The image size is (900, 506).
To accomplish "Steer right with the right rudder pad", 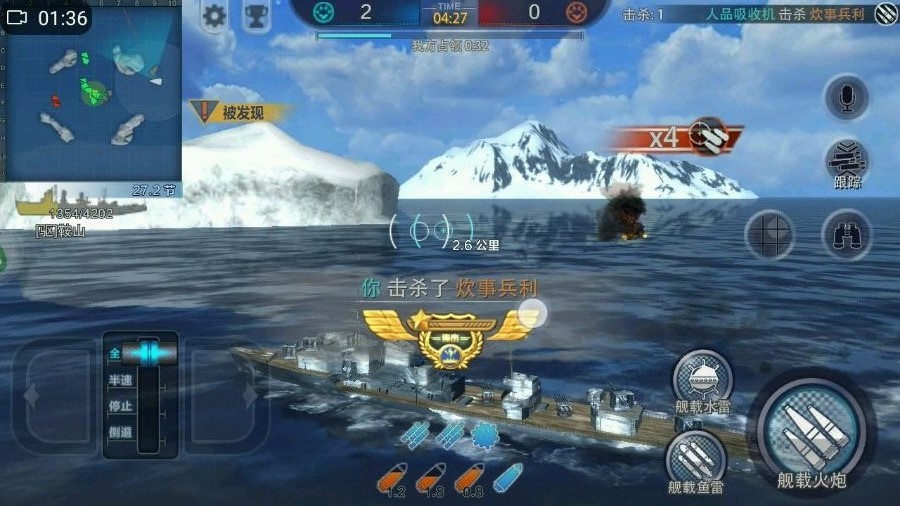I will 227,396.
